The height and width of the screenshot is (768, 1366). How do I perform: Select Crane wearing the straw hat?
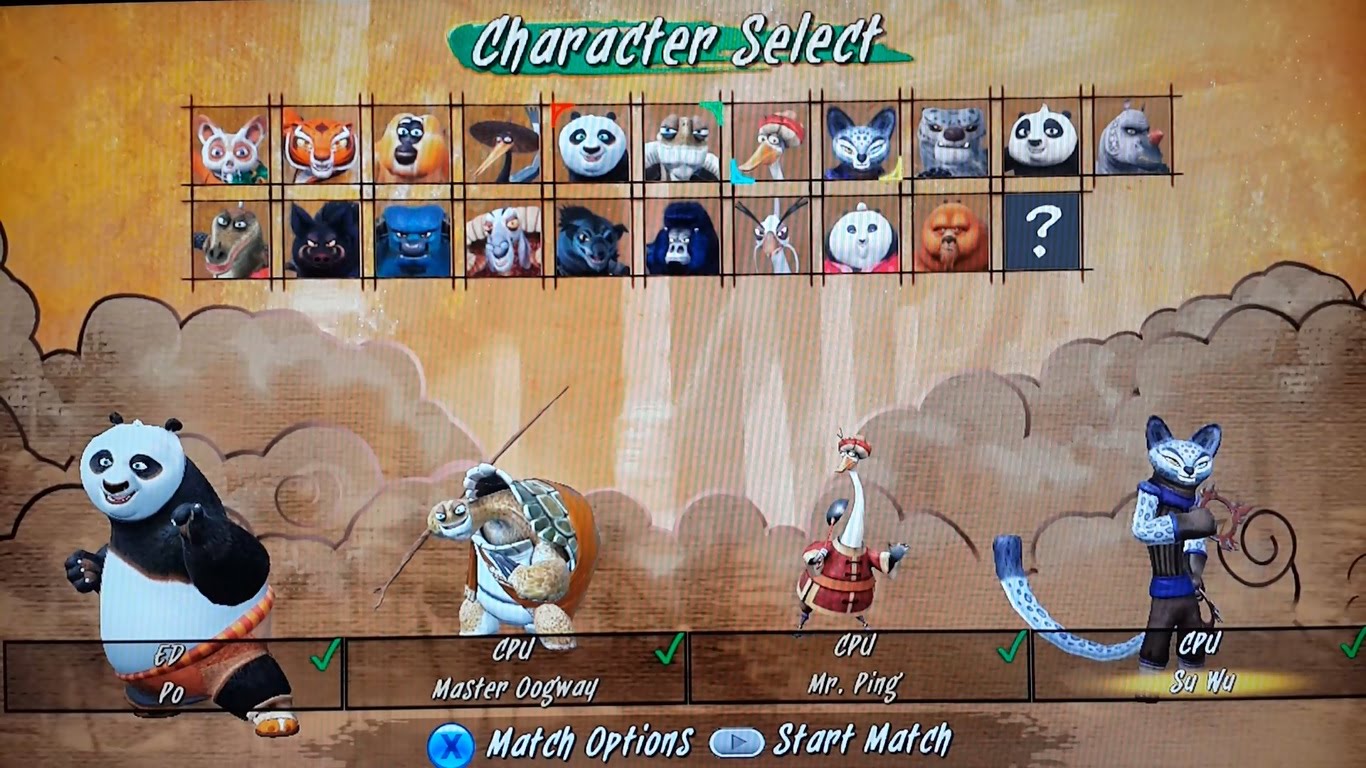501,146
